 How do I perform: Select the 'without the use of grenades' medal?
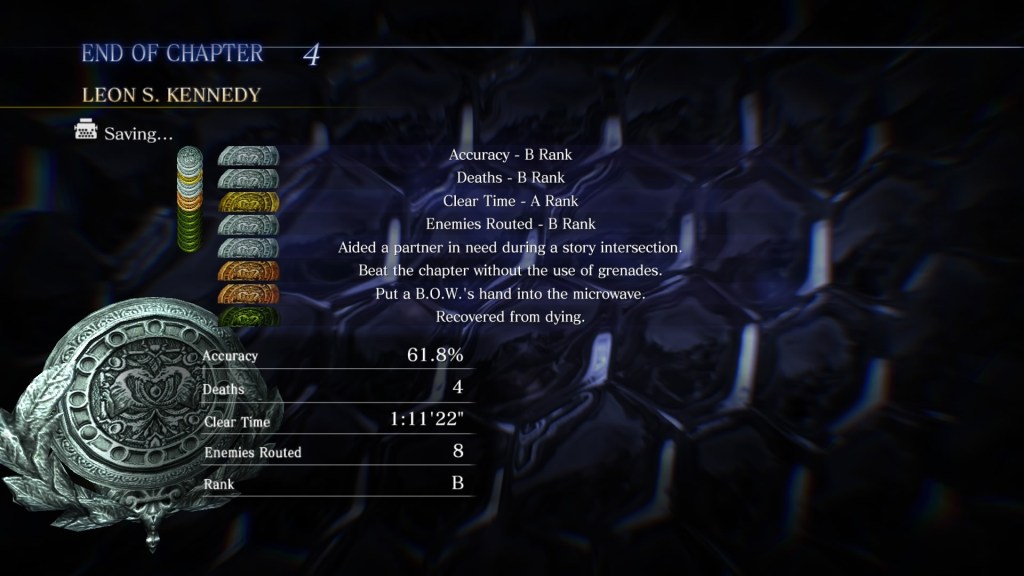pos(248,271)
